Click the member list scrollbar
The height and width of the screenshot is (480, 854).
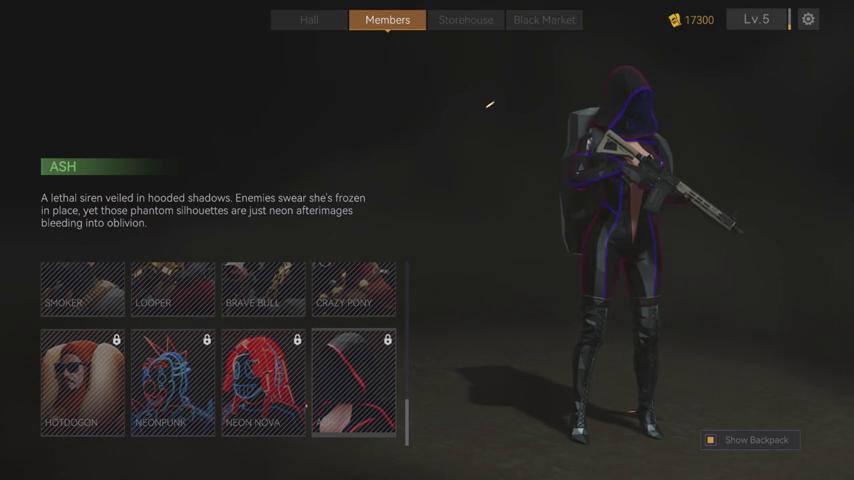coord(407,420)
